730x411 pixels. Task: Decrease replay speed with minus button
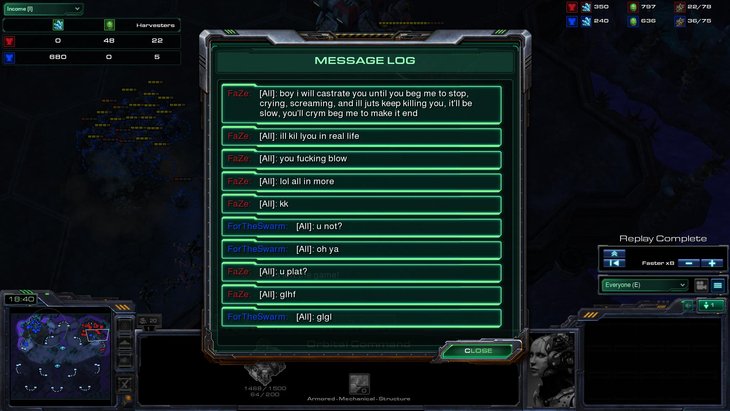point(690,263)
